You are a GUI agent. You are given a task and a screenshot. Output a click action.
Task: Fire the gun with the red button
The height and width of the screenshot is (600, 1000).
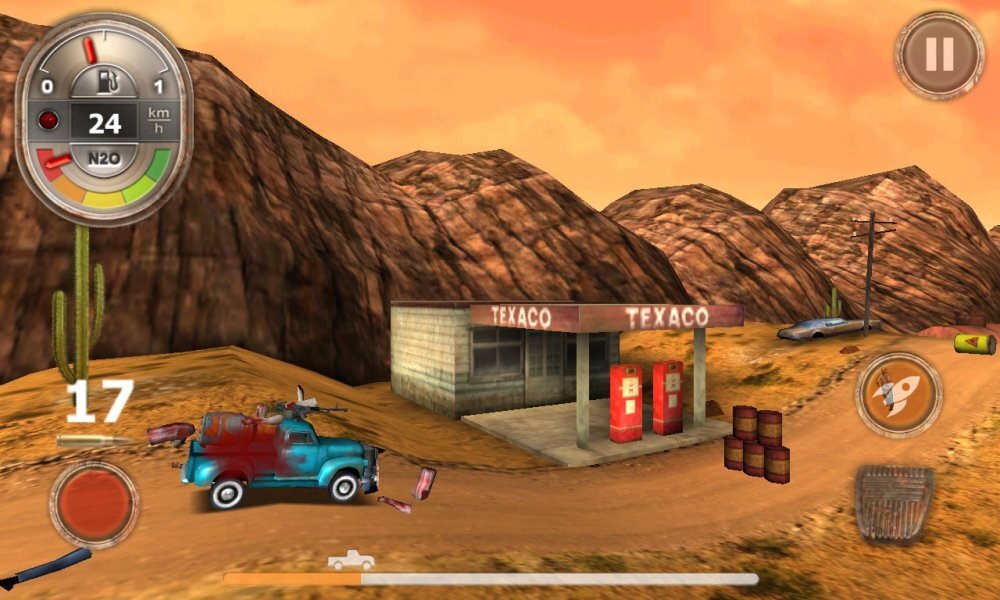(94, 504)
